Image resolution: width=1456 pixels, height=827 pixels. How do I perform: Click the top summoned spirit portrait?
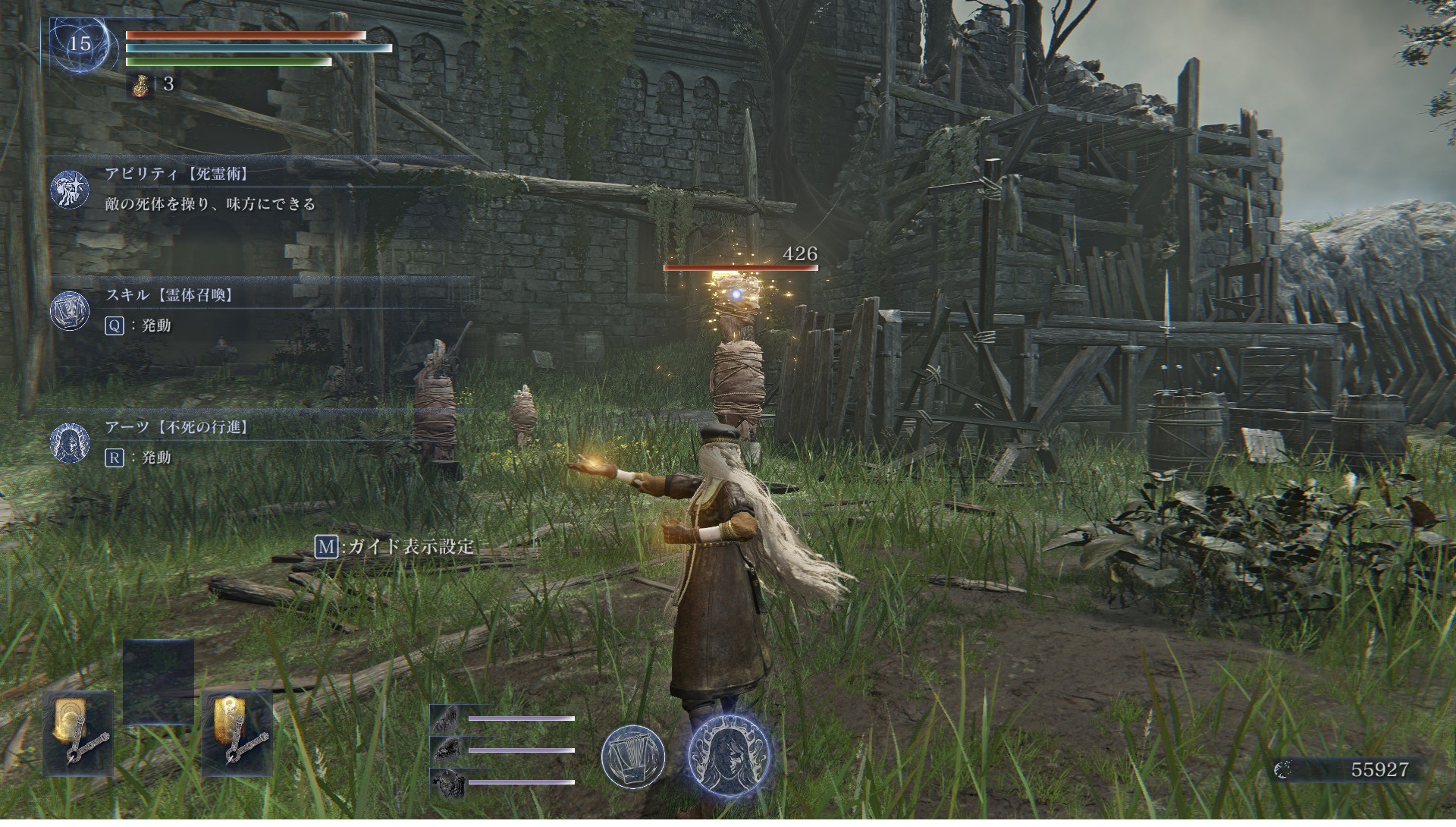tap(447, 718)
